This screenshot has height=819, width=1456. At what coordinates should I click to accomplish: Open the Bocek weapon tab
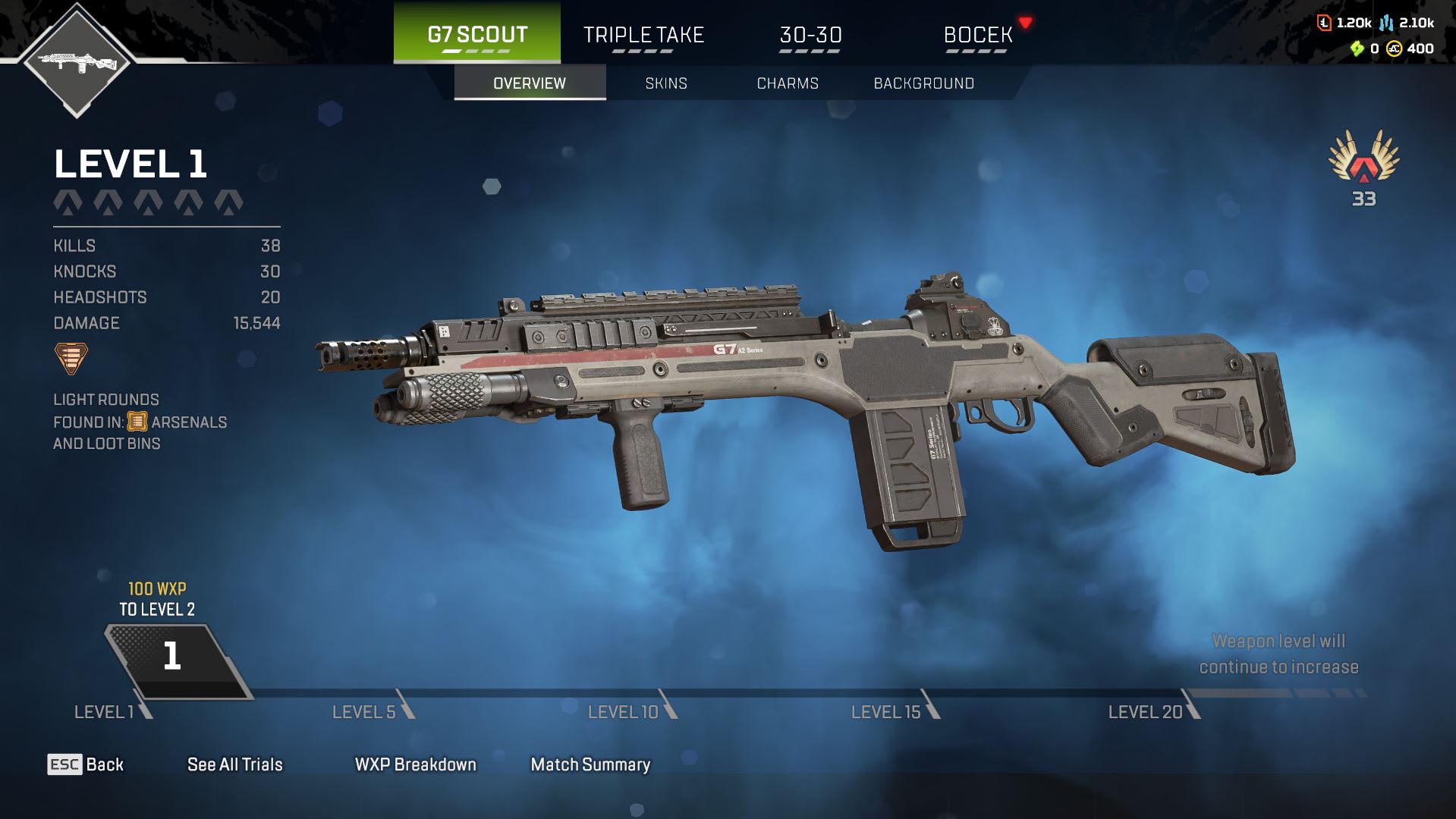[977, 35]
